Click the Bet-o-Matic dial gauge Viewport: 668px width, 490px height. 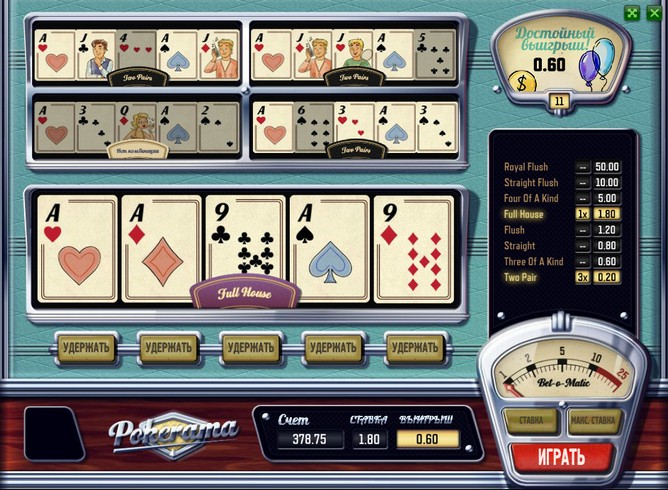[x=562, y=370]
